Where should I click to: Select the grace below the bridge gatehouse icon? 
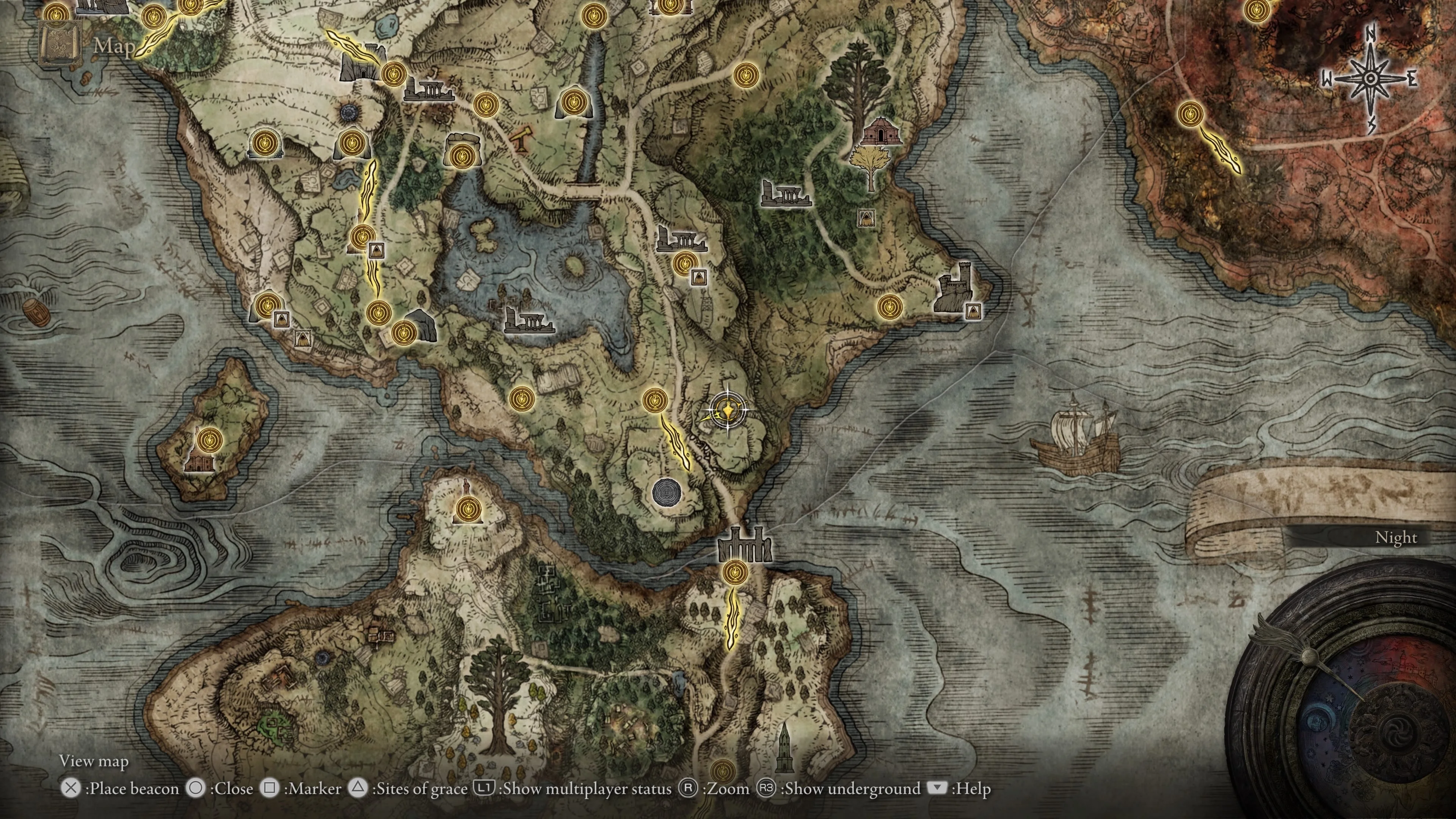coord(735,573)
